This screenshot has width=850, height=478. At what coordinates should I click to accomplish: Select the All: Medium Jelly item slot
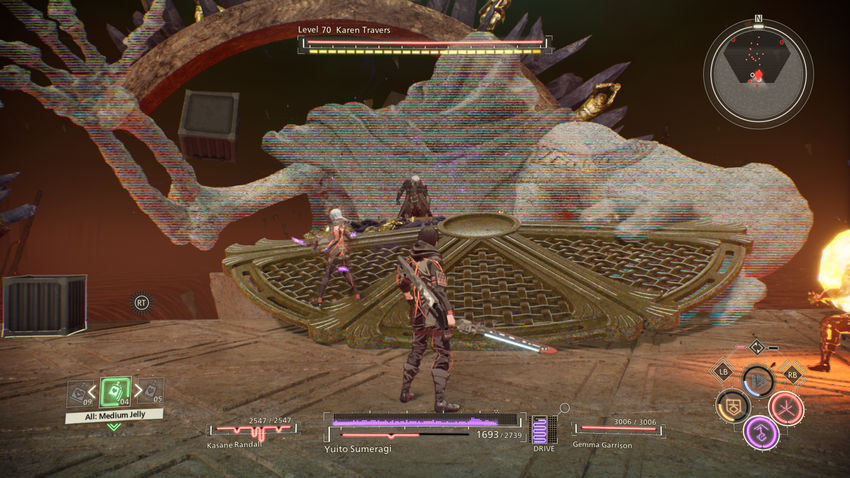[115, 391]
